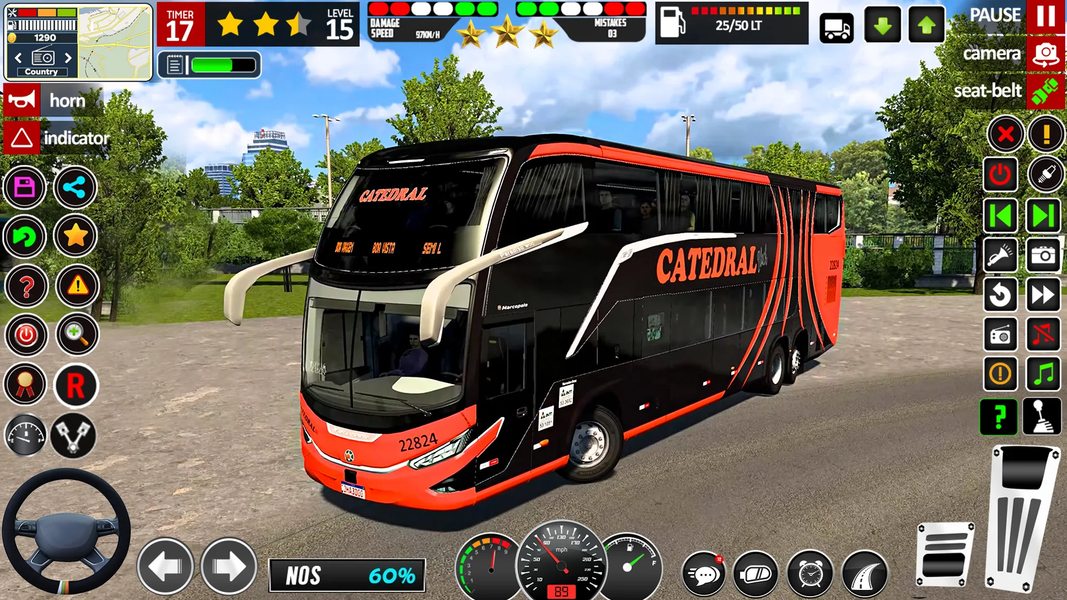Steer left with the left arrow
Image resolution: width=1067 pixels, height=600 pixels.
[x=165, y=566]
